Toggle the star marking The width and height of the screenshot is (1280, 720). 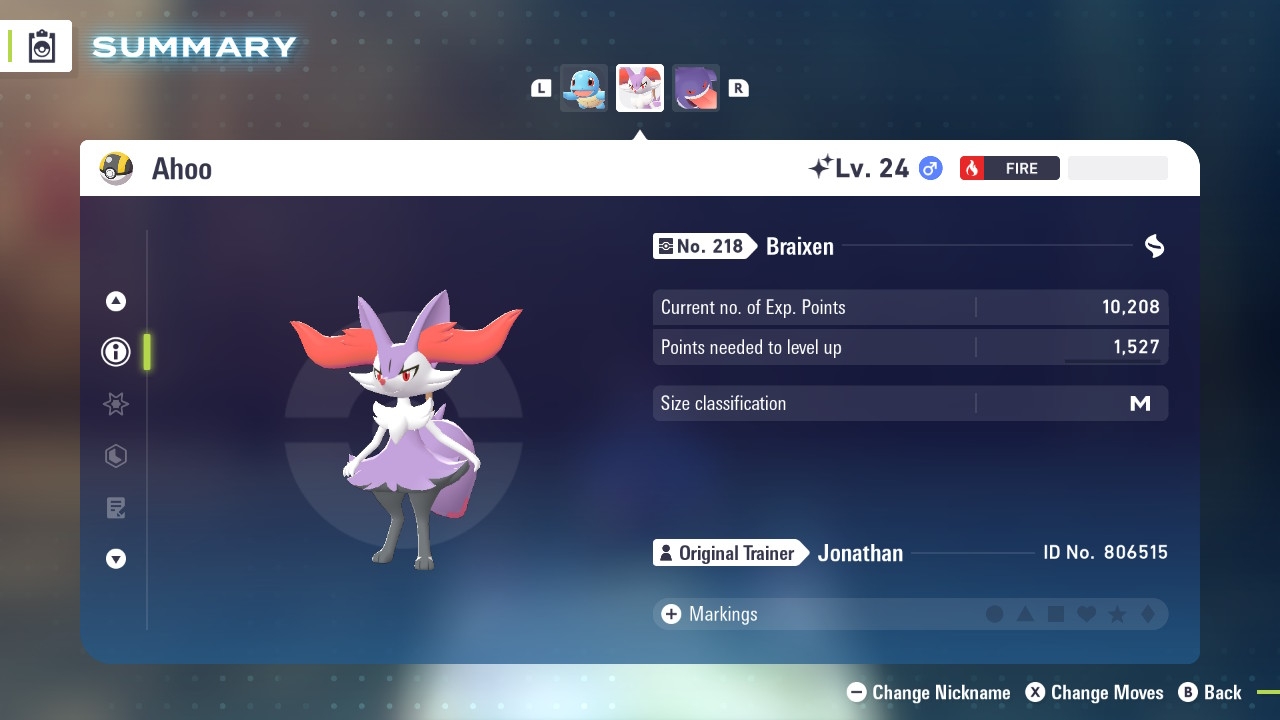tap(1117, 614)
